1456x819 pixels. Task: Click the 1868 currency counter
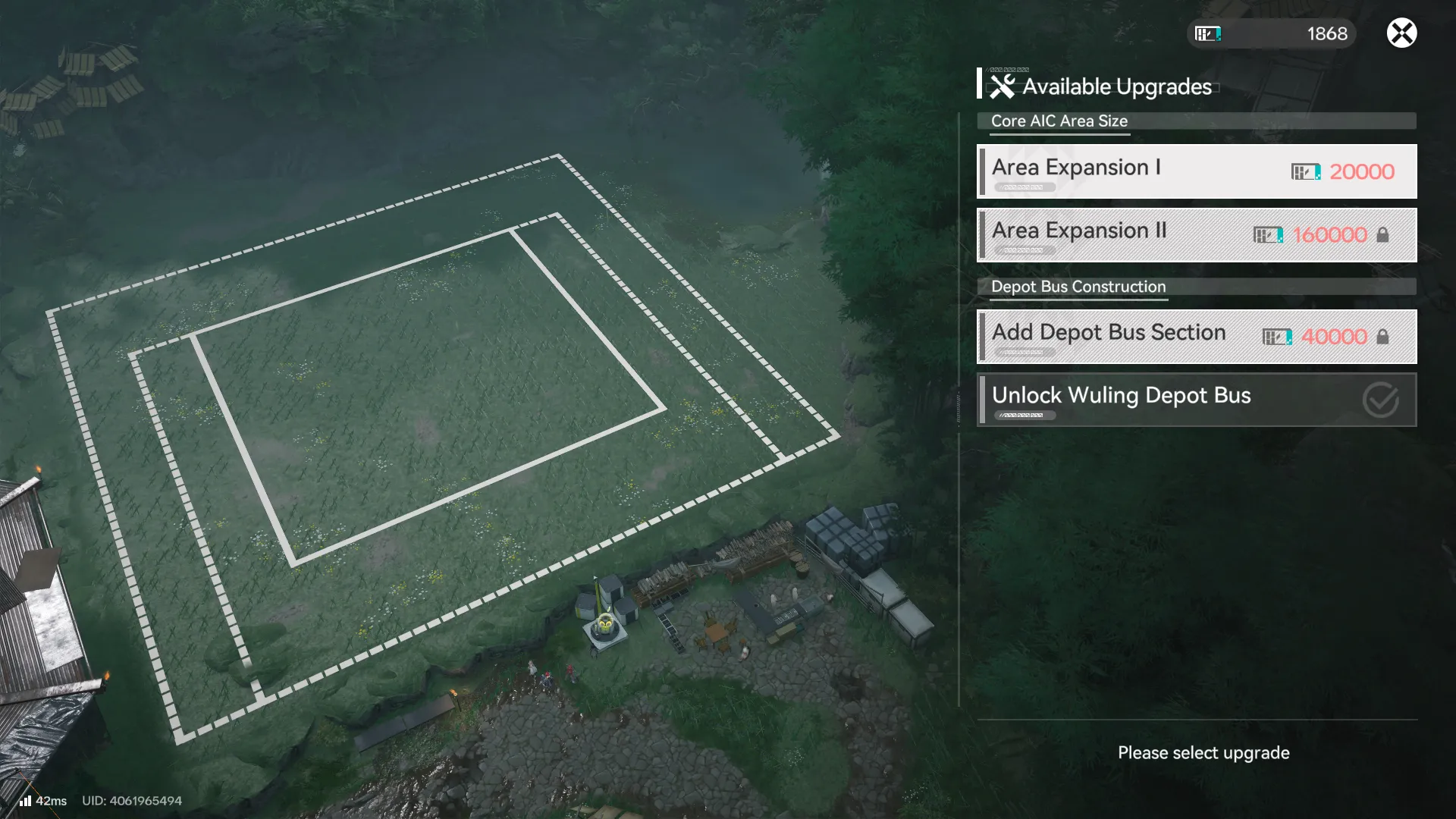pos(1326,33)
